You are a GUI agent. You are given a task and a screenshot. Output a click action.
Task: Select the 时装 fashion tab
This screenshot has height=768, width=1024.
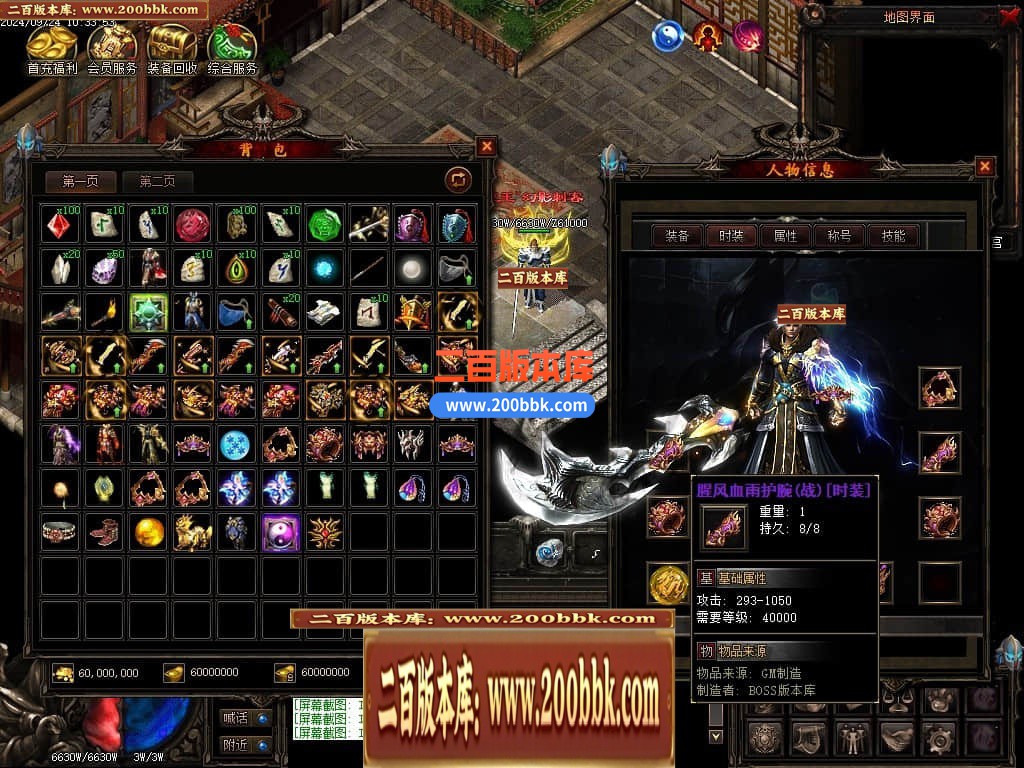[731, 236]
